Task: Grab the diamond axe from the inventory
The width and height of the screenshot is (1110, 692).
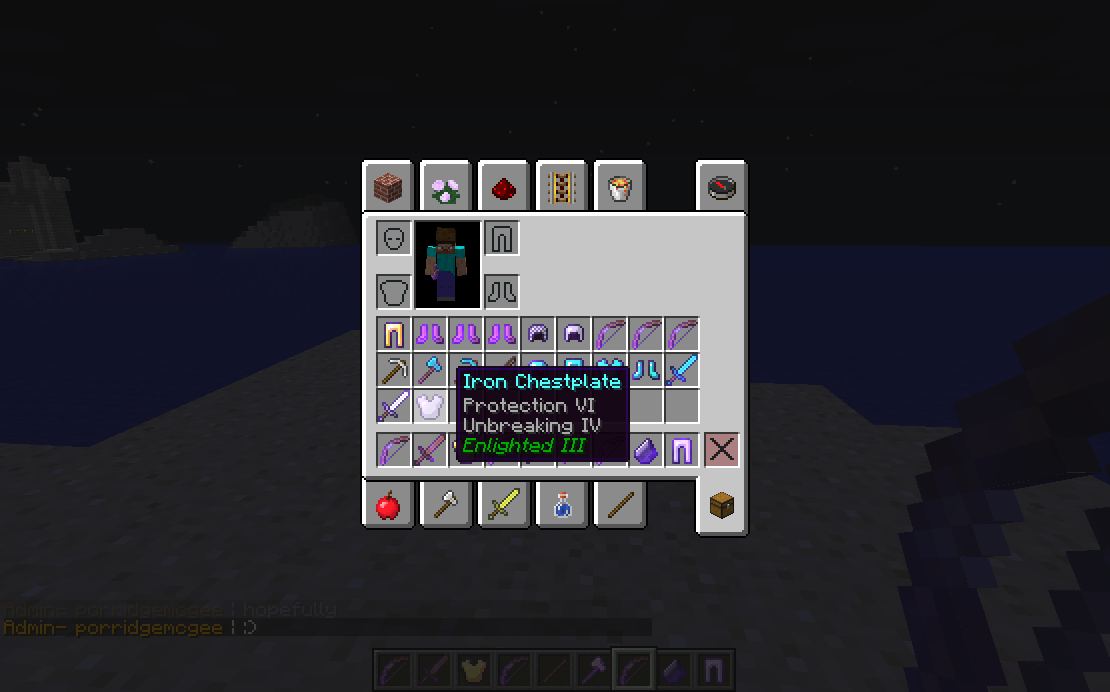Action: pos(430,370)
